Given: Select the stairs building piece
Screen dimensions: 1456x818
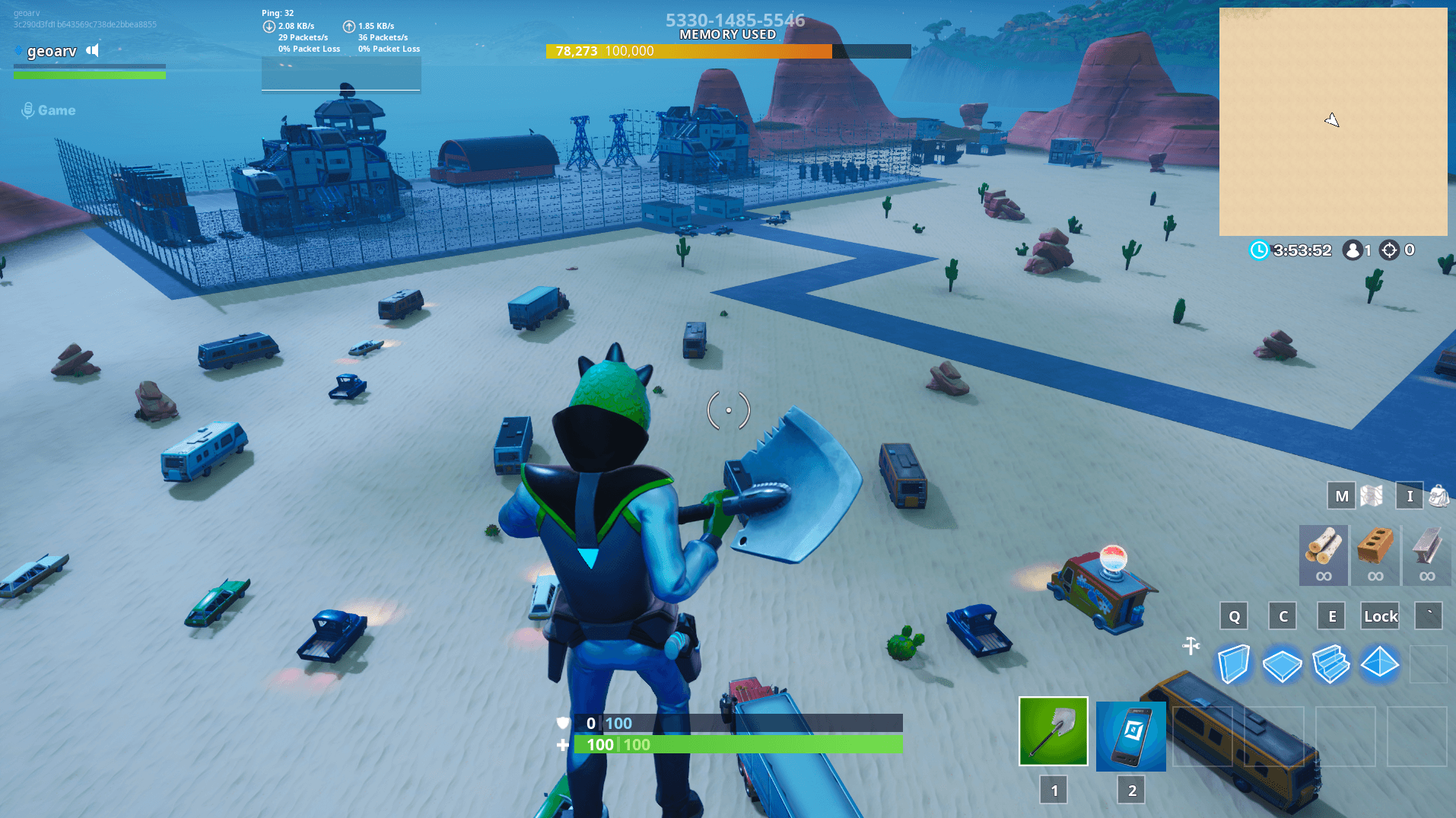Looking at the screenshot, I should coord(1331,664).
